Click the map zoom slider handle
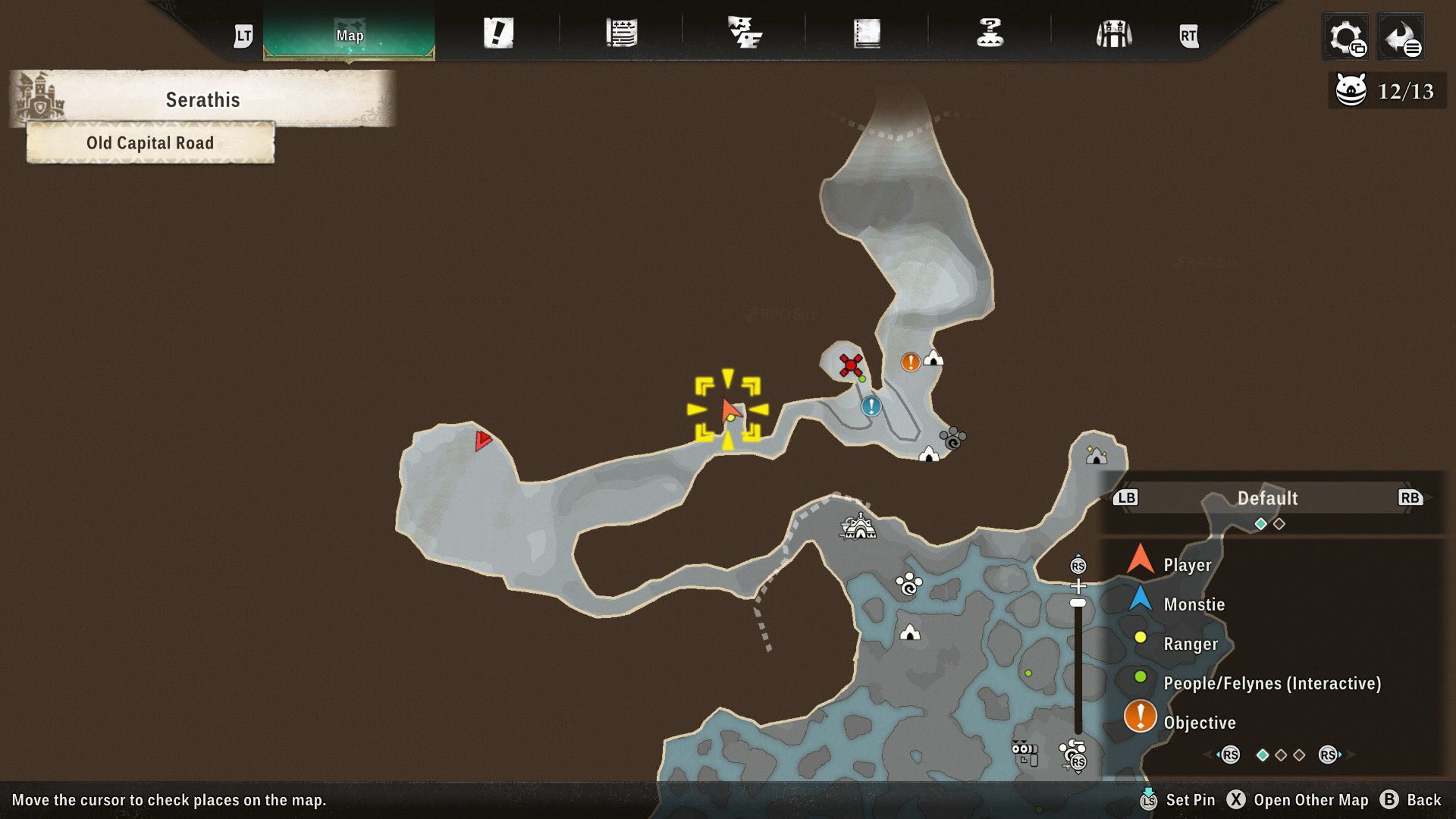 point(1078,603)
